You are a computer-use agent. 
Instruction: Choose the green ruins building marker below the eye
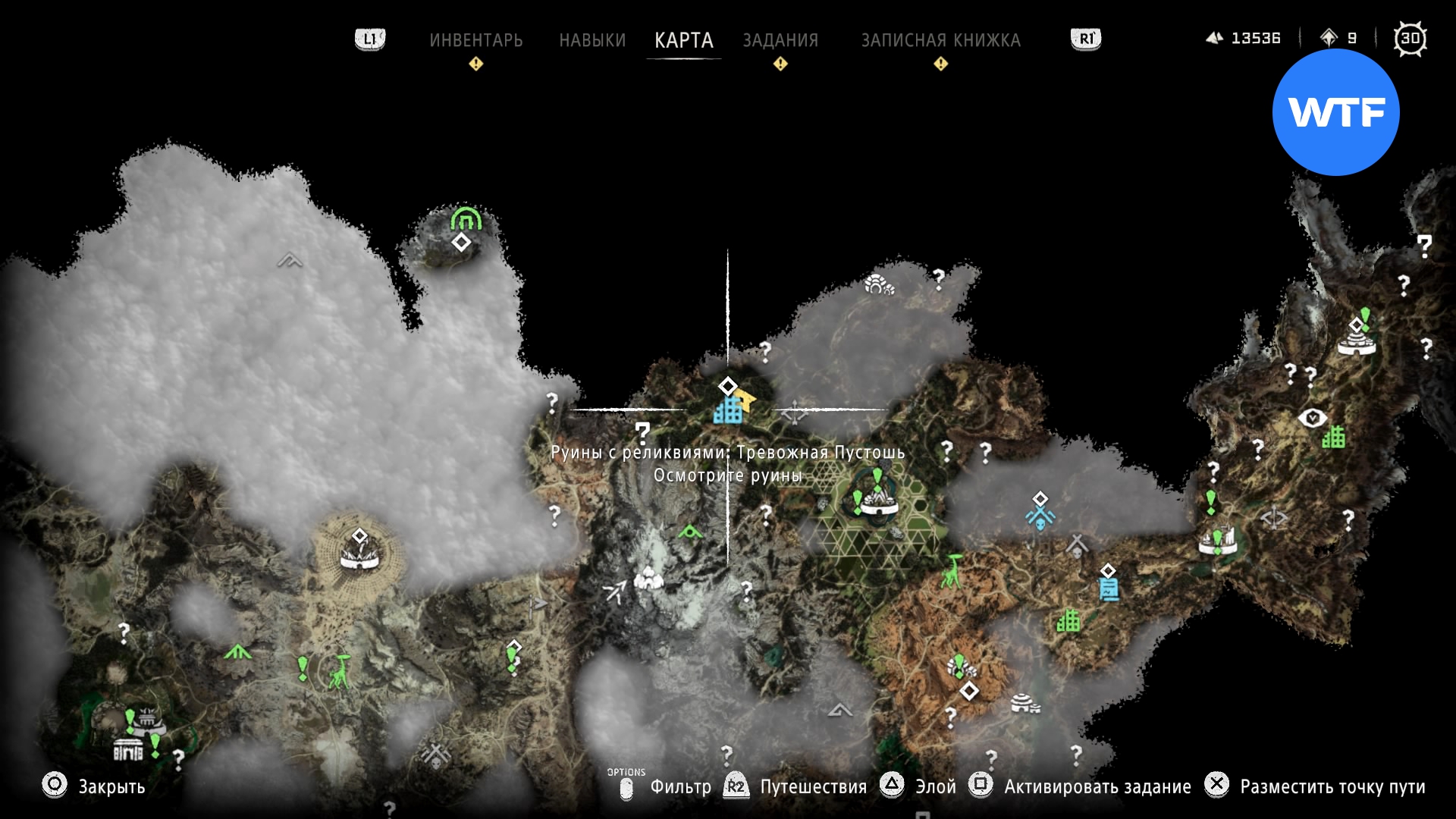coord(1334,437)
